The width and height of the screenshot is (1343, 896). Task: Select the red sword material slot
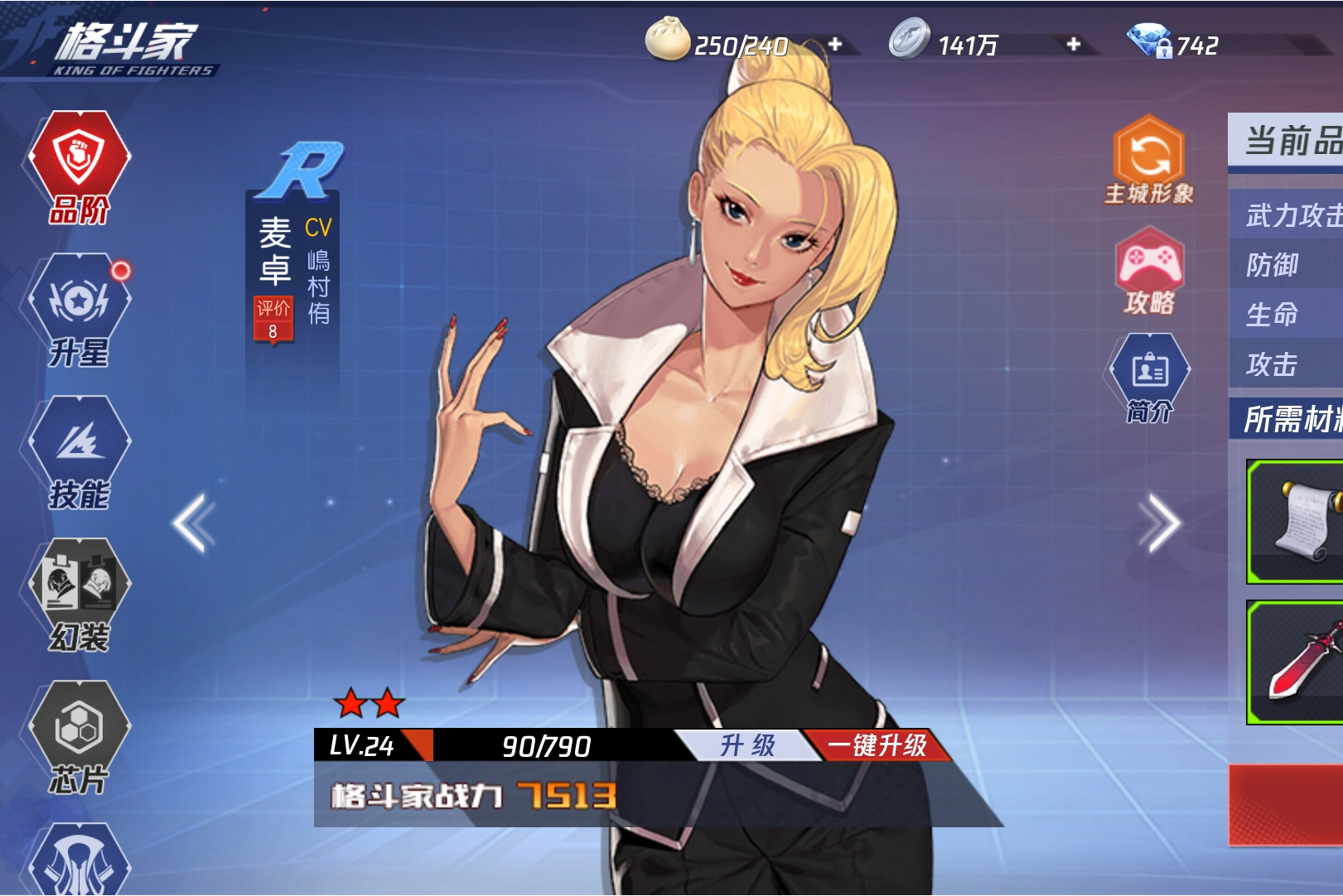[x=1296, y=662]
